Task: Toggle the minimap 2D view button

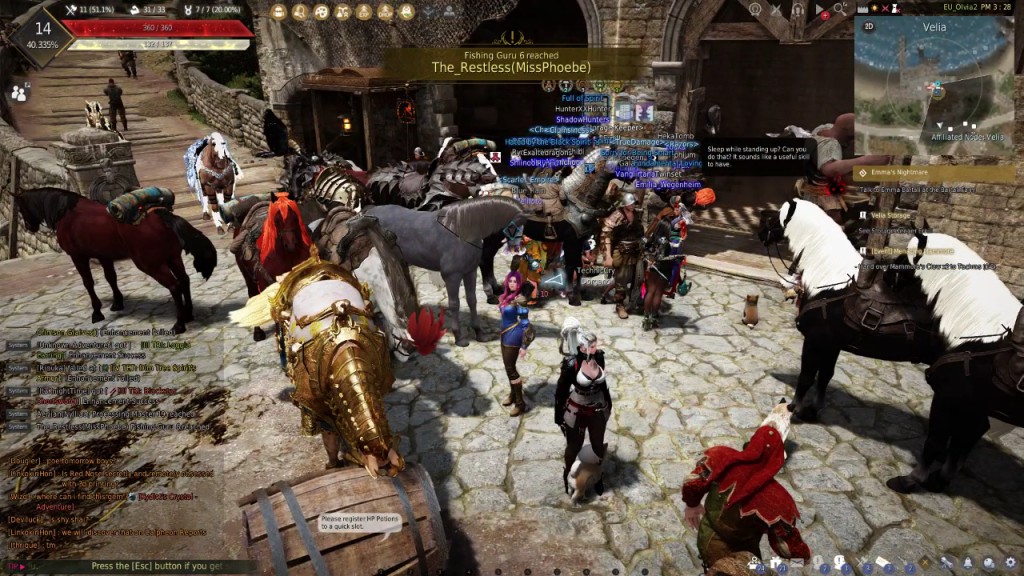Action: (x=868, y=26)
